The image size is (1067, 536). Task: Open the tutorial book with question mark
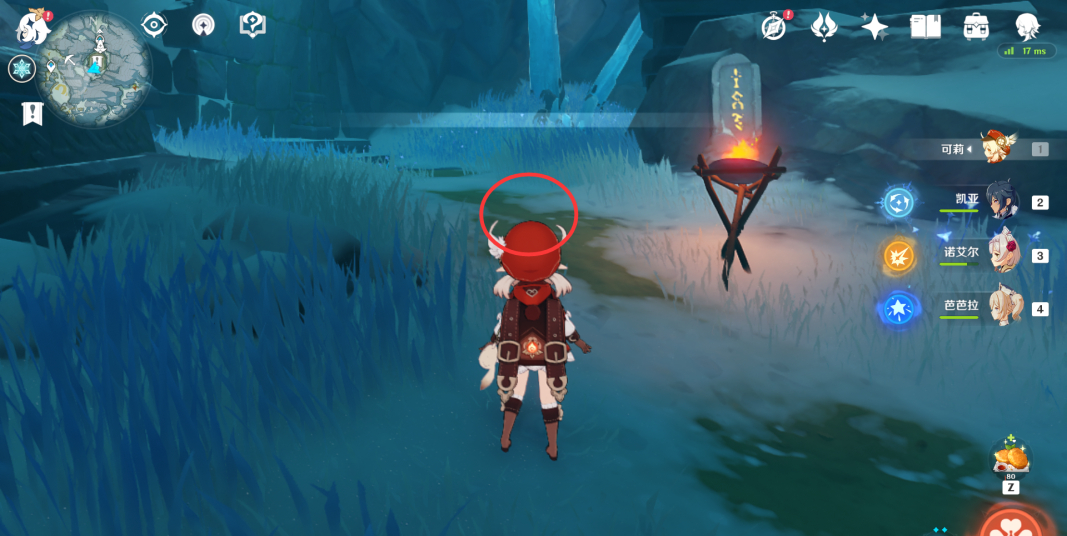pyautogui.click(x=253, y=25)
